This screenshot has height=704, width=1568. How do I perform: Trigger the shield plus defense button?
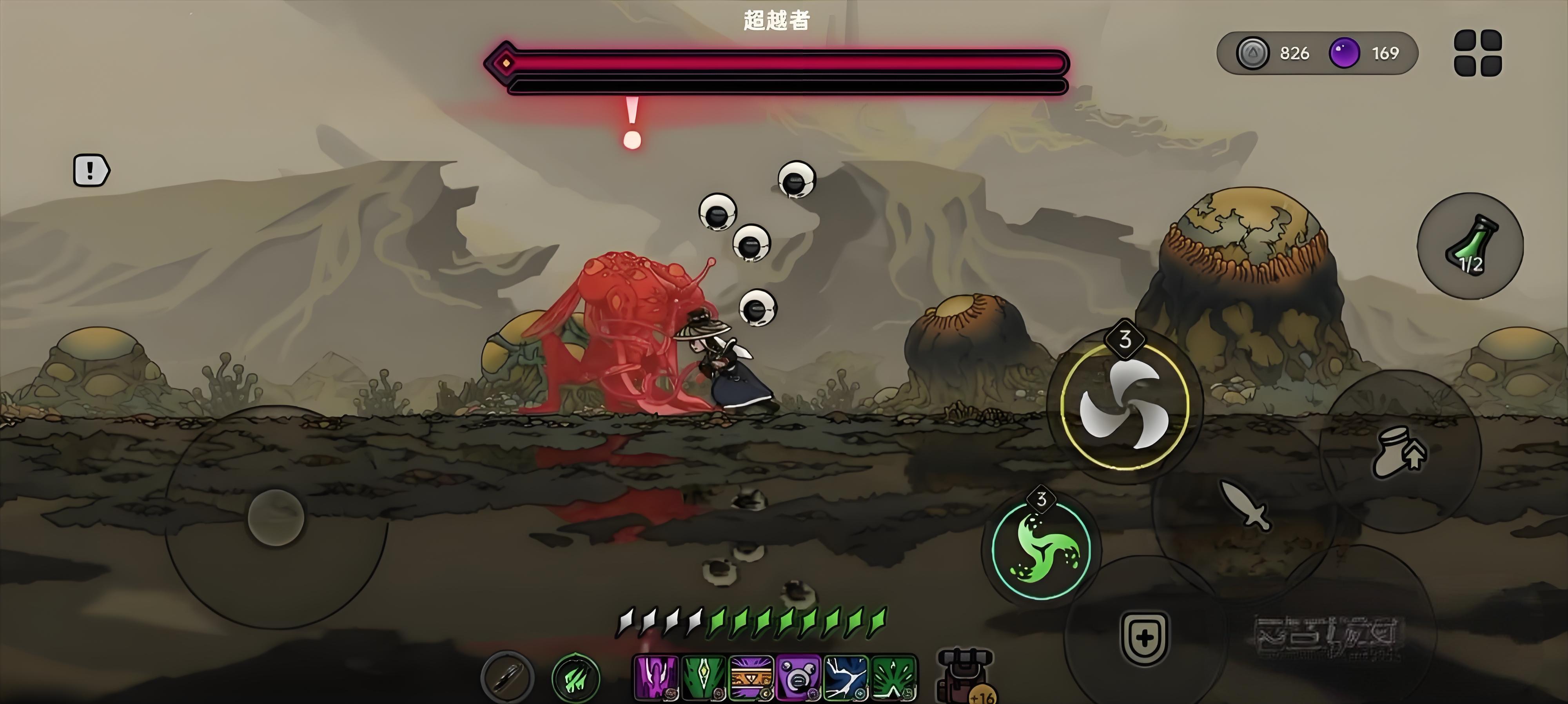point(1144,637)
